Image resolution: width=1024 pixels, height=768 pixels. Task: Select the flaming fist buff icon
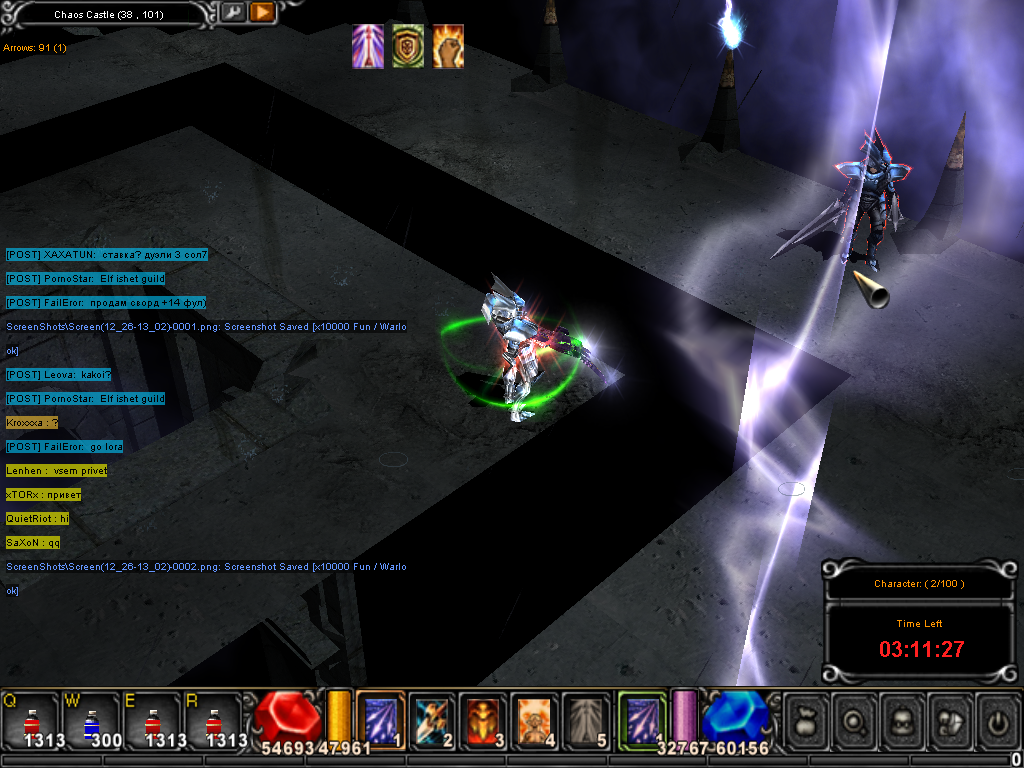coord(448,47)
